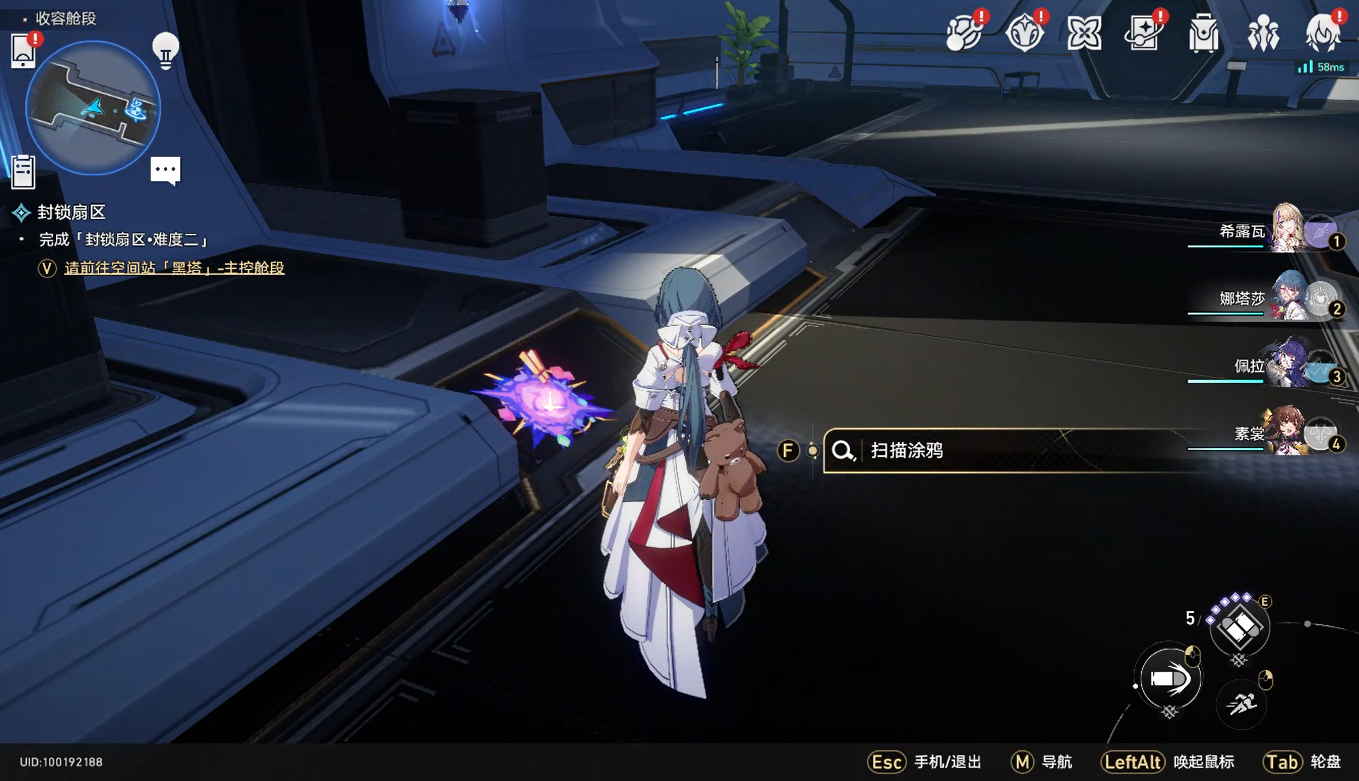Open the four-petal flower guide icon
Viewport: 1359px width, 781px height.
(1084, 34)
